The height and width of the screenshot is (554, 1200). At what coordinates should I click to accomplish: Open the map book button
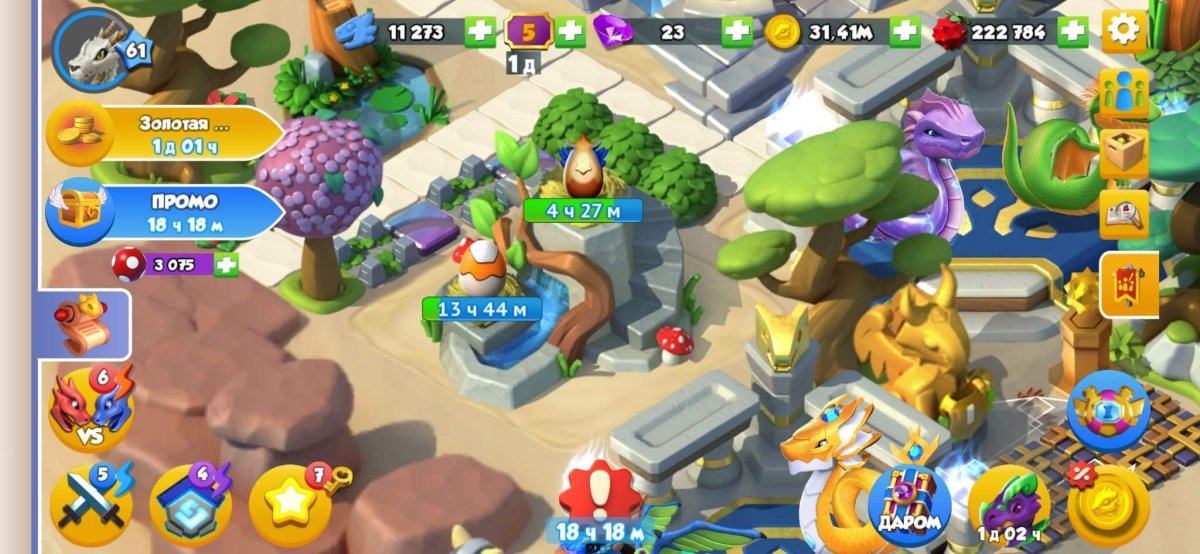point(1124,214)
